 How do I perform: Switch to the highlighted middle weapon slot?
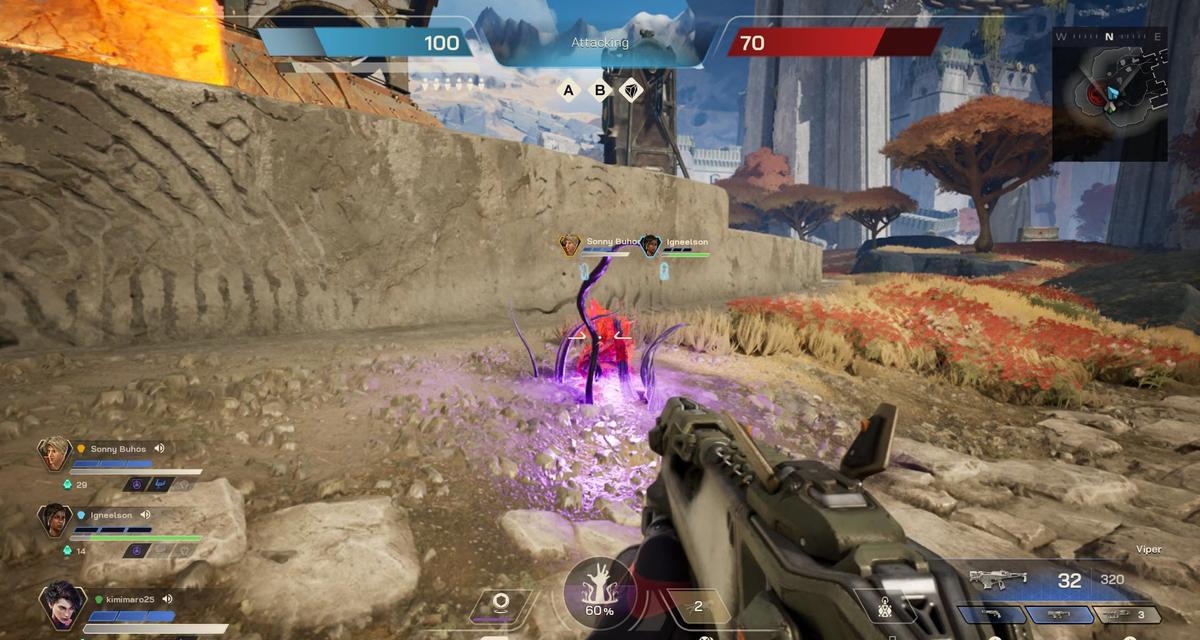pos(1058,615)
